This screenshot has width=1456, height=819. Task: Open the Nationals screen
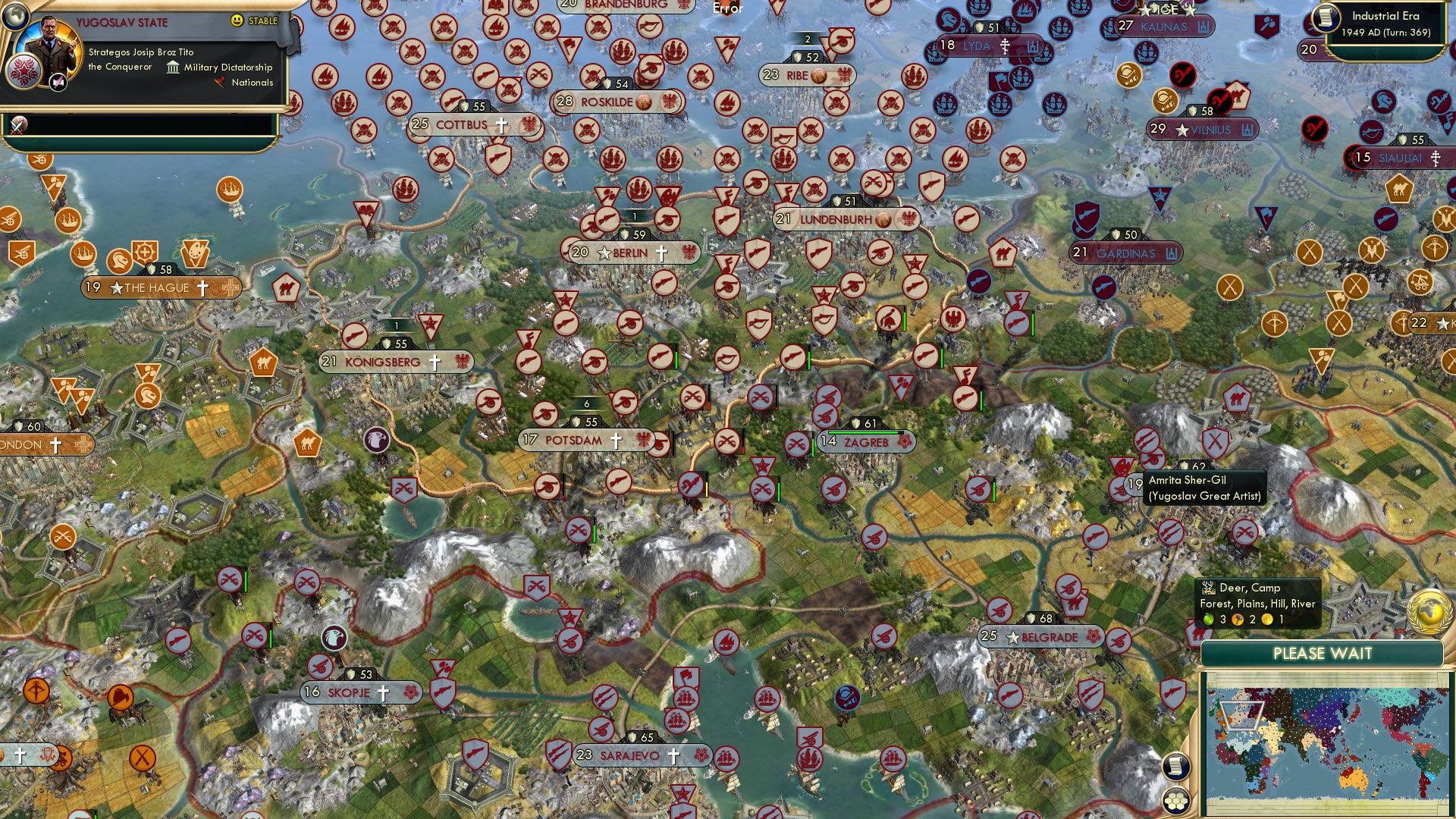pyautogui.click(x=251, y=83)
